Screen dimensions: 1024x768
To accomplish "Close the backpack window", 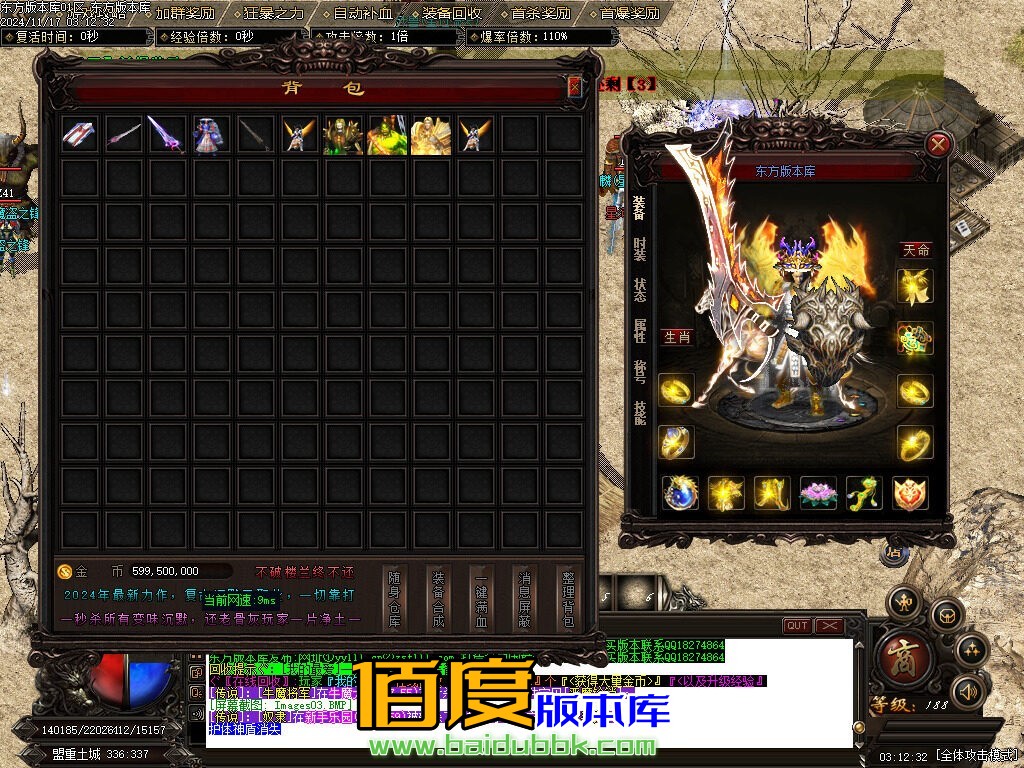I will pyautogui.click(x=574, y=87).
